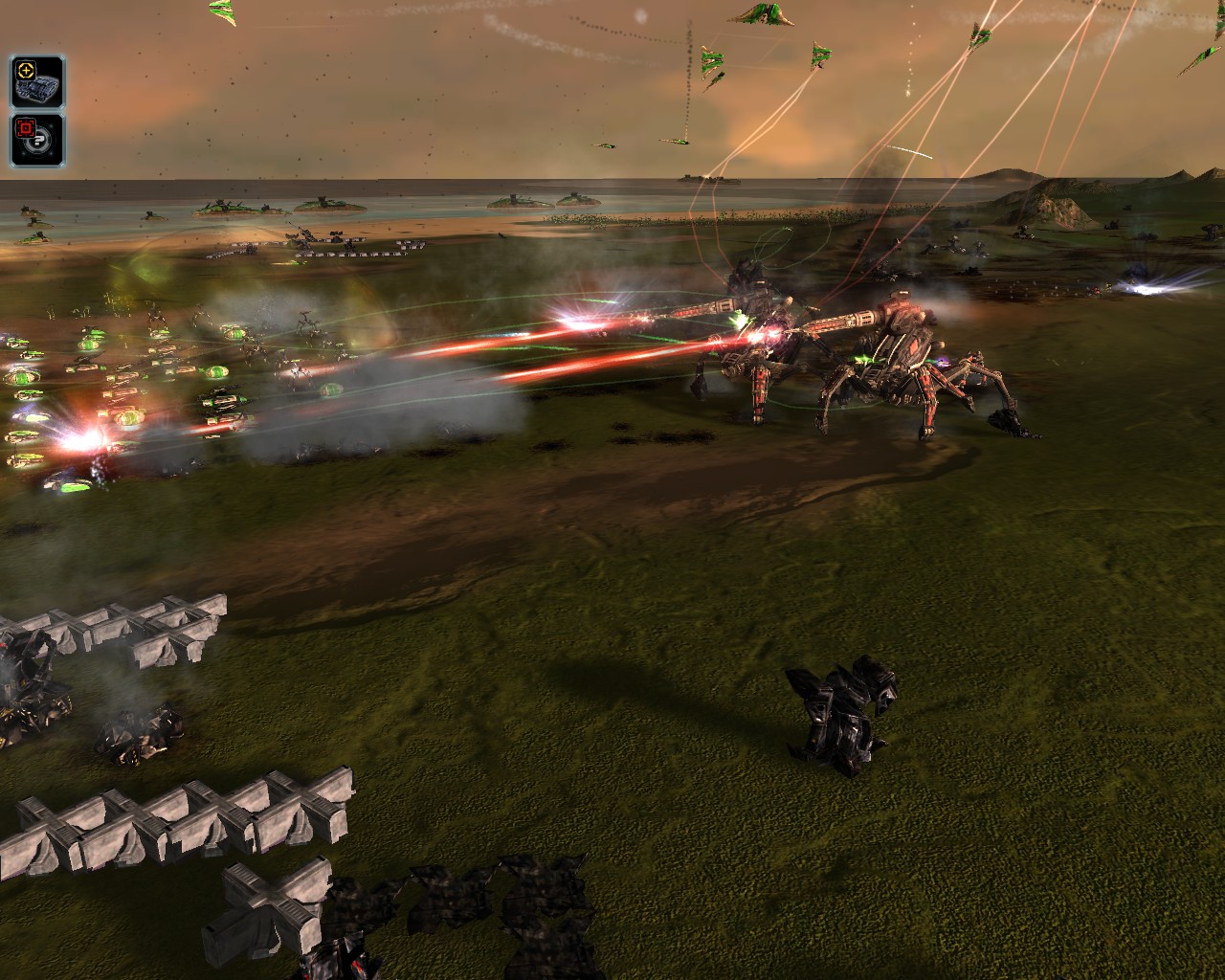Image resolution: width=1225 pixels, height=980 pixels.
Task: Click the yellow crosshair overlay on the build icon
Action: point(26,70)
